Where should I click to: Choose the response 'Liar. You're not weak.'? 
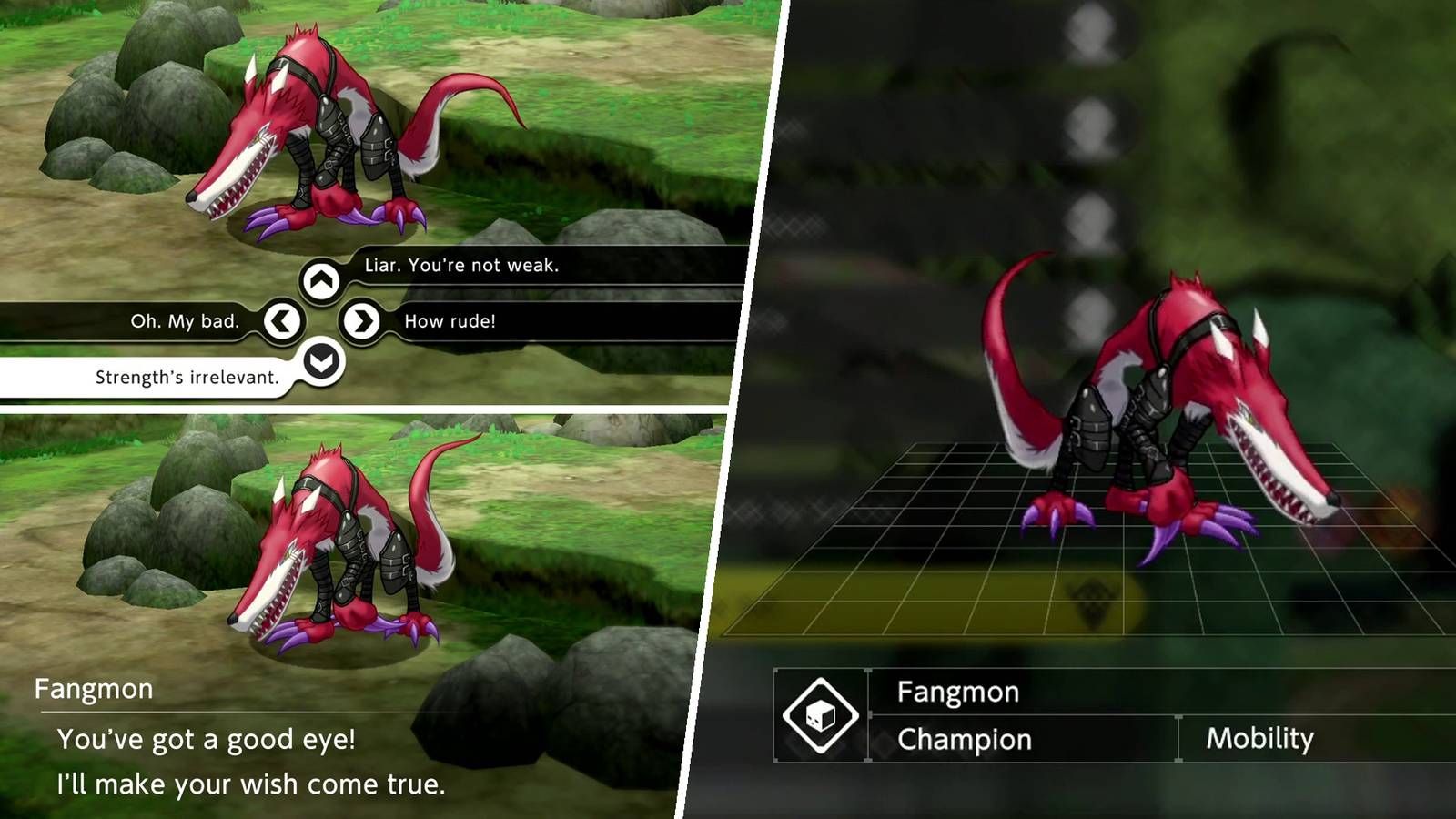pyautogui.click(x=460, y=268)
